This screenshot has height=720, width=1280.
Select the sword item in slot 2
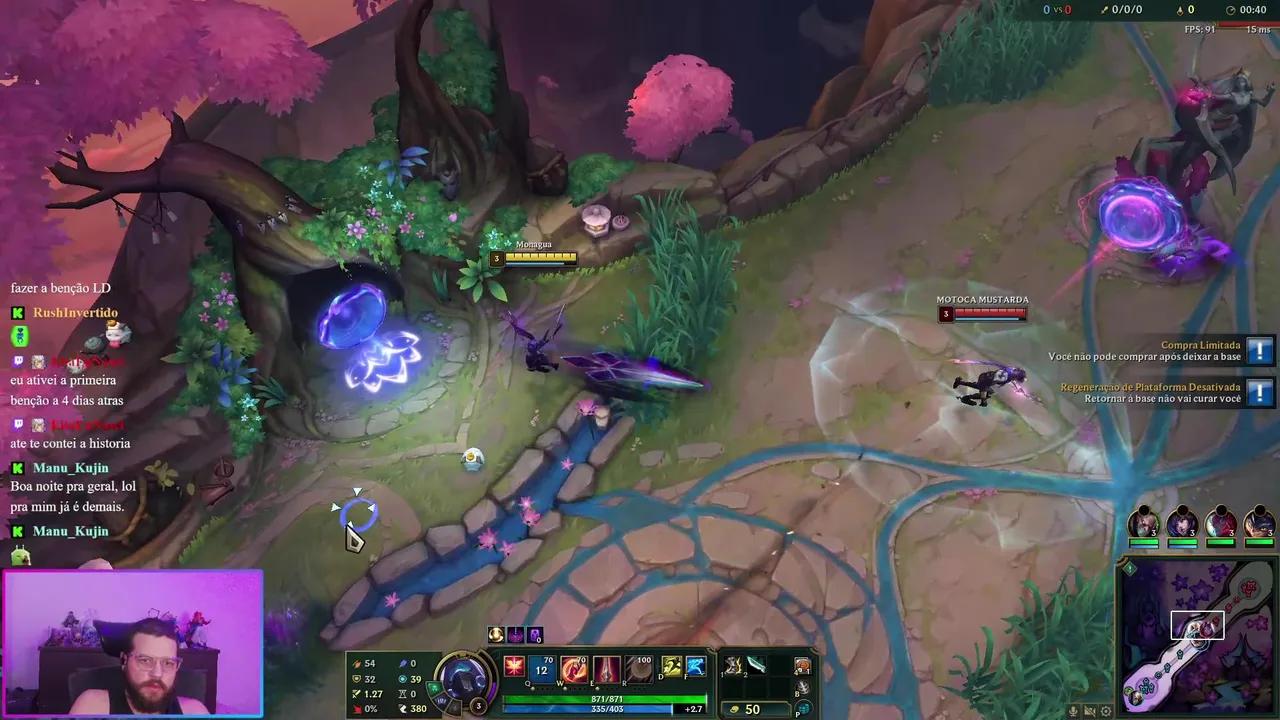(x=755, y=666)
